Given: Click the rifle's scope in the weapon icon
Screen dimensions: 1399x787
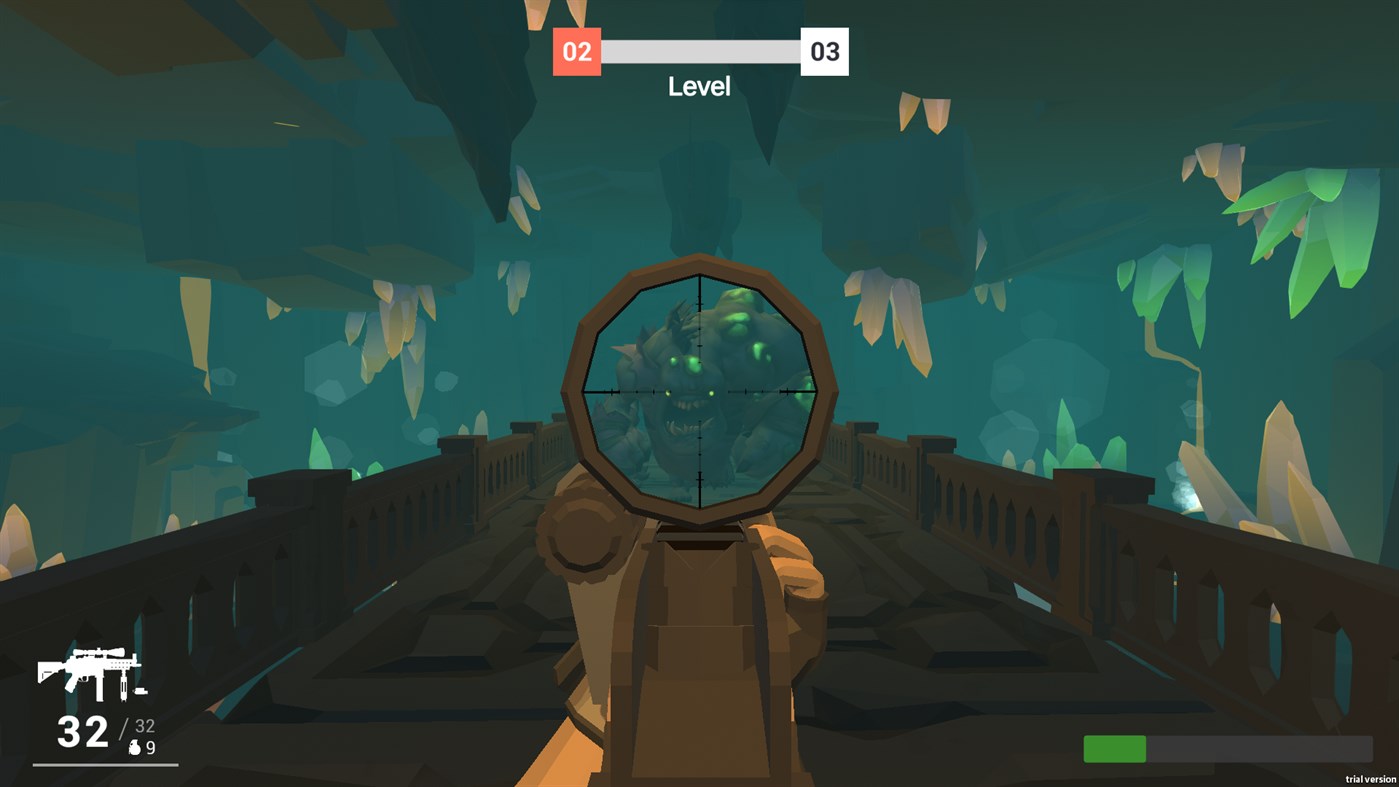Looking at the screenshot, I should click(x=98, y=652).
